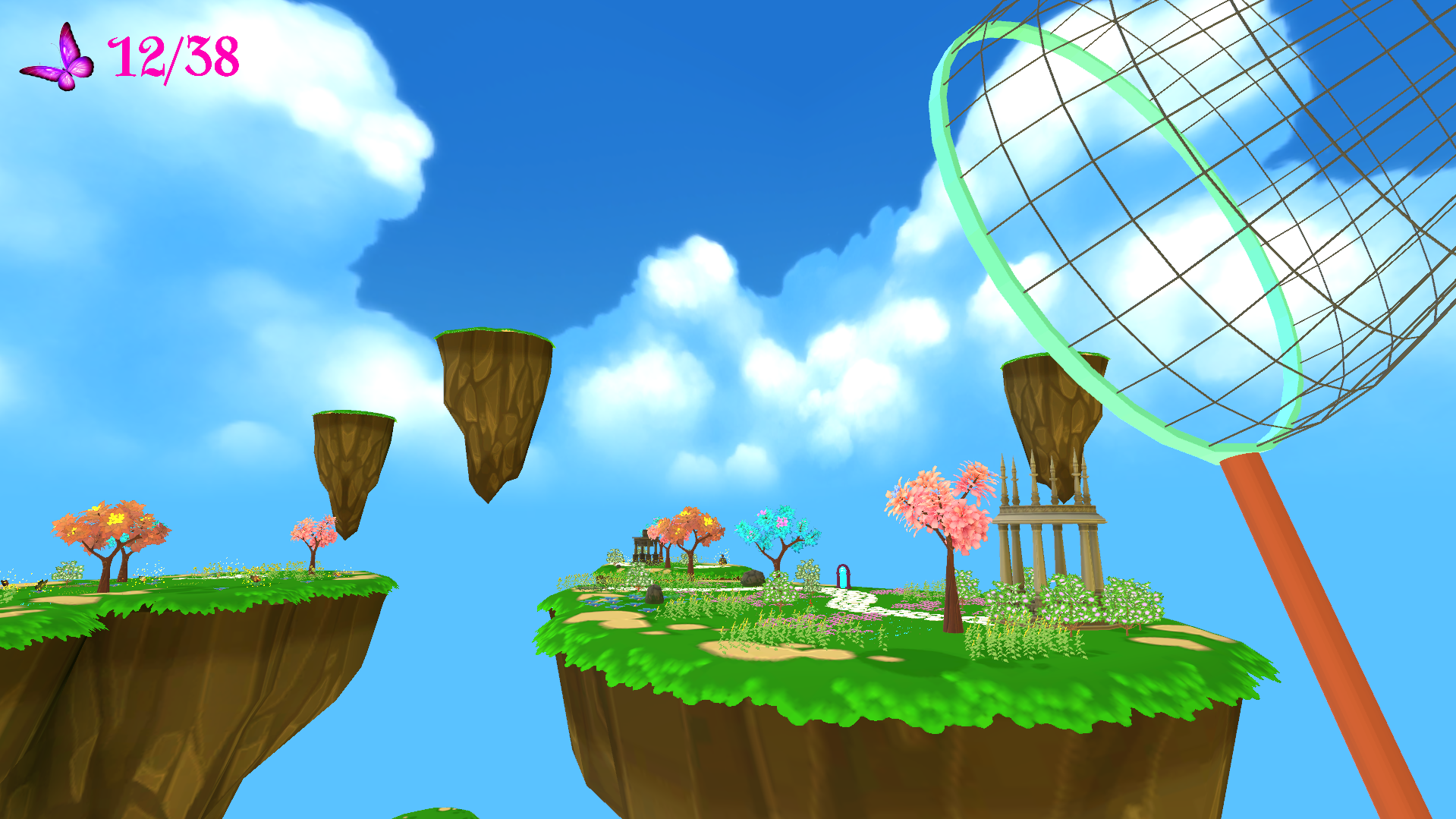The image size is (1456, 819).
Task: Click the dark gazebo on the hill
Action: pyautogui.click(x=646, y=547)
